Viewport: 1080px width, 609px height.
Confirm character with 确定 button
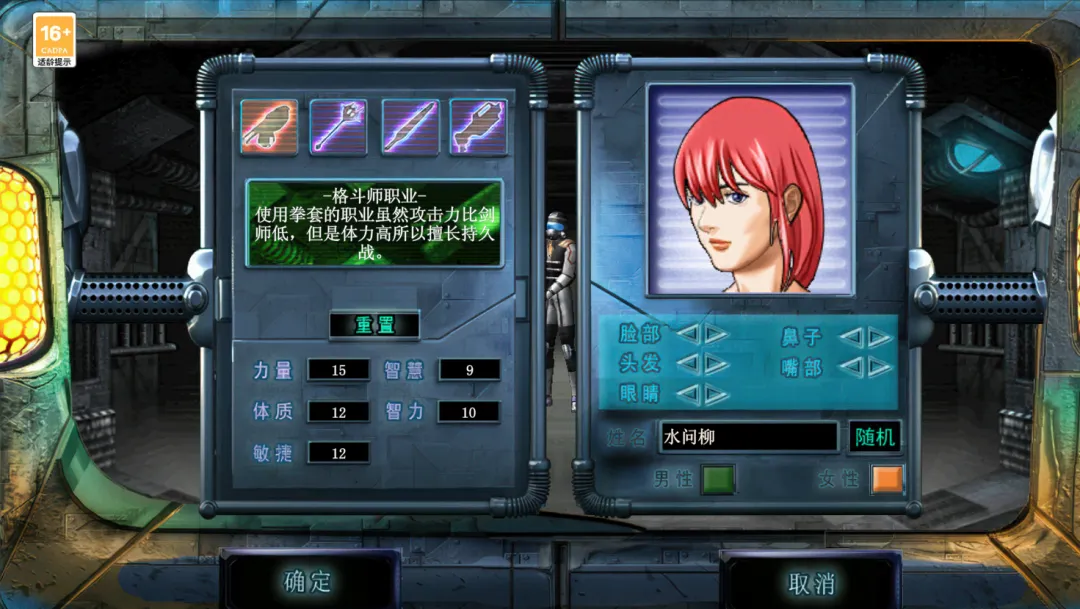308,582
